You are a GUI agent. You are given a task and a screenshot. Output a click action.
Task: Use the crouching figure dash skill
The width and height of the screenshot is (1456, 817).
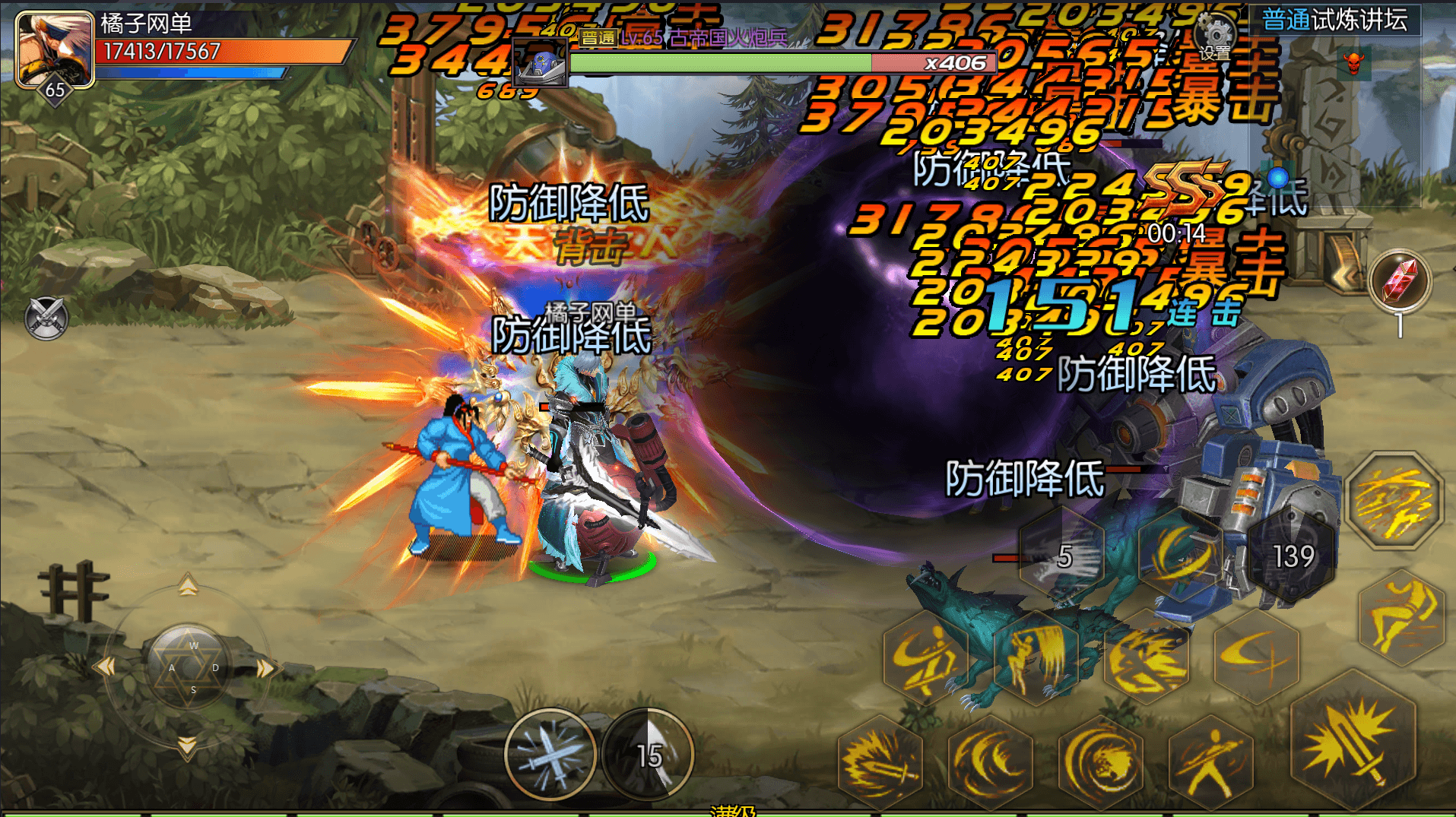pyautogui.click(x=1401, y=617)
